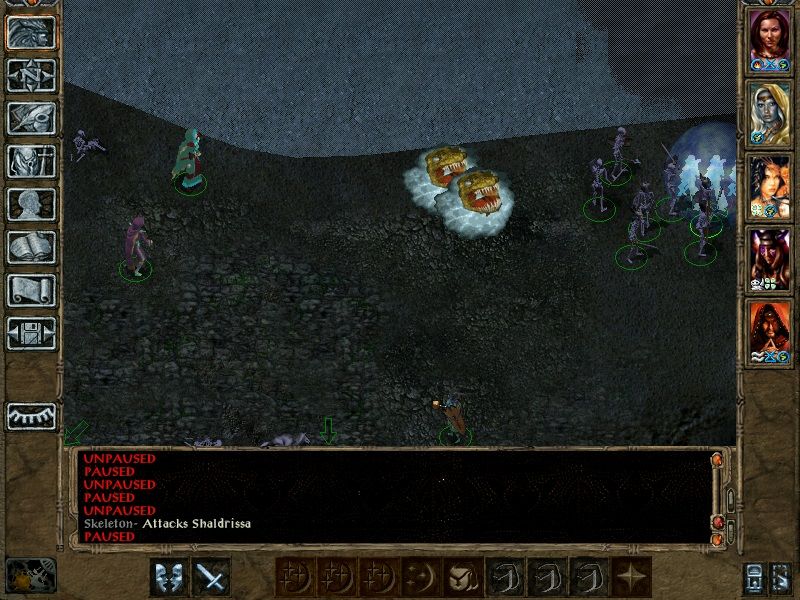Rest the party with the closed-eye button
The height and width of the screenshot is (600, 800).
pos(31,416)
